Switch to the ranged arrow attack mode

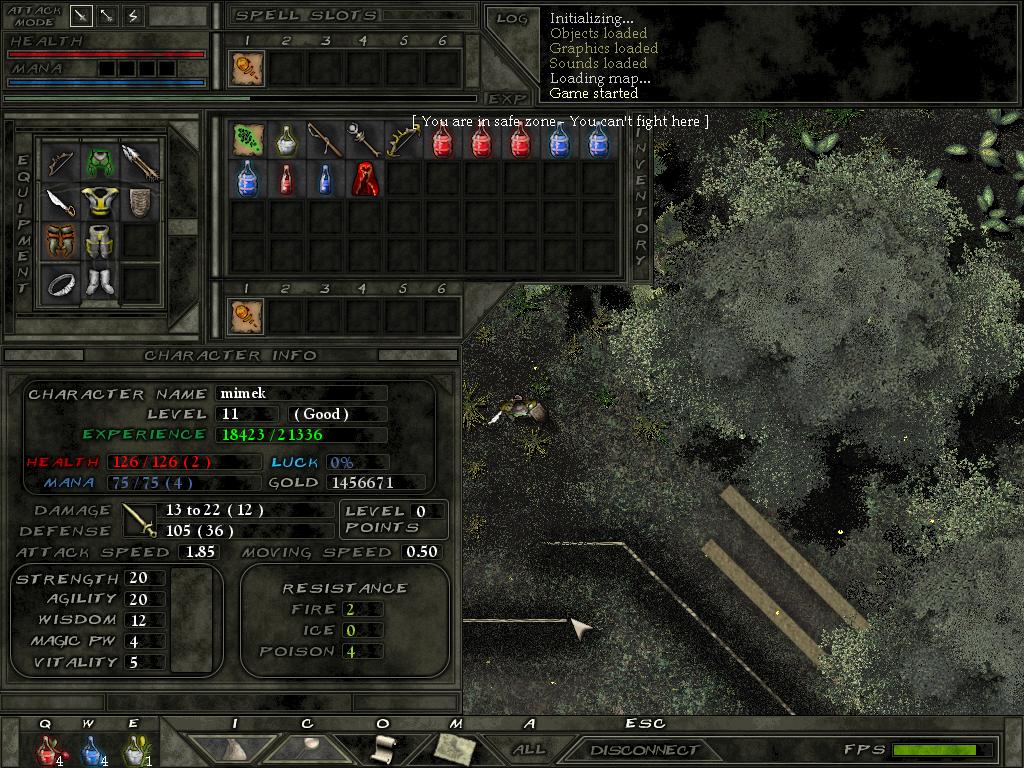point(107,15)
